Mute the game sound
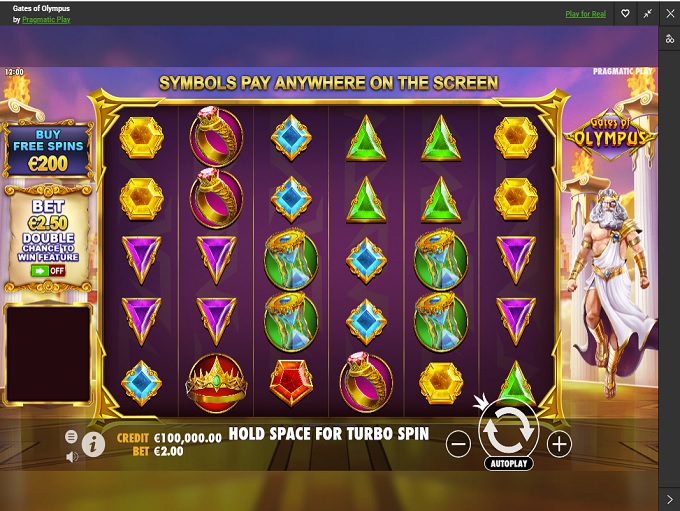Viewport: 680px width, 511px height. point(72,457)
